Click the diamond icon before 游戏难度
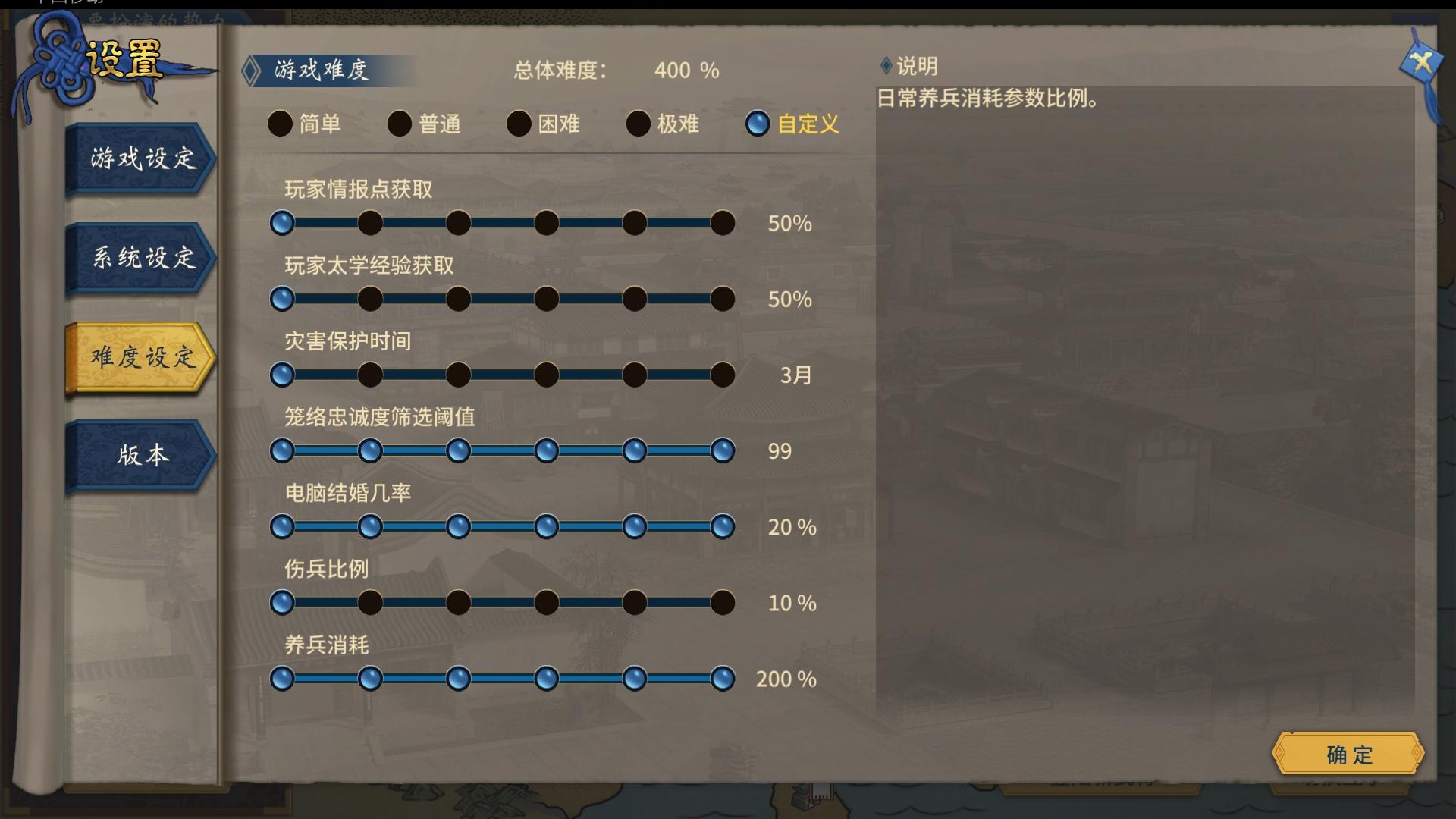This screenshot has width=1456, height=819. (x=253, y=68)
